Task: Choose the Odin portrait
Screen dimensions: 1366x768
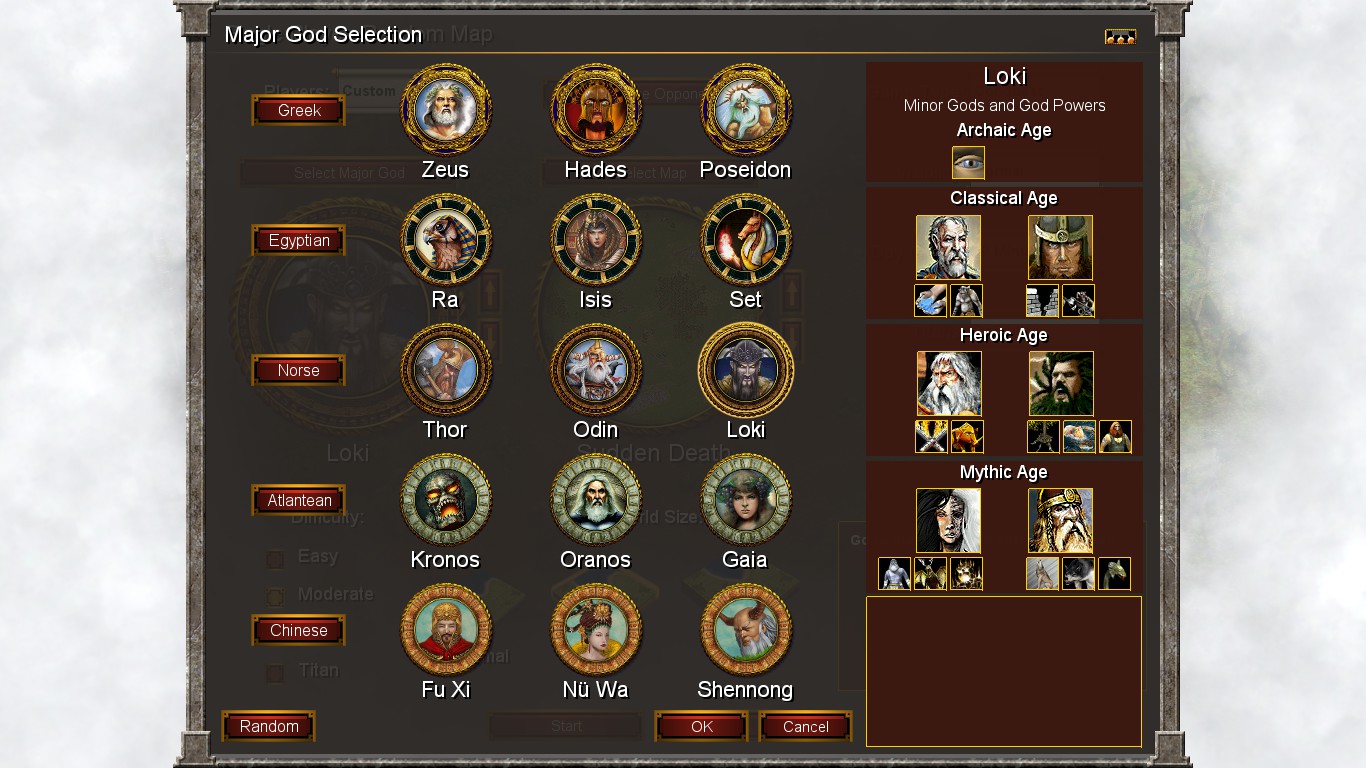Action: pos(596,370)
